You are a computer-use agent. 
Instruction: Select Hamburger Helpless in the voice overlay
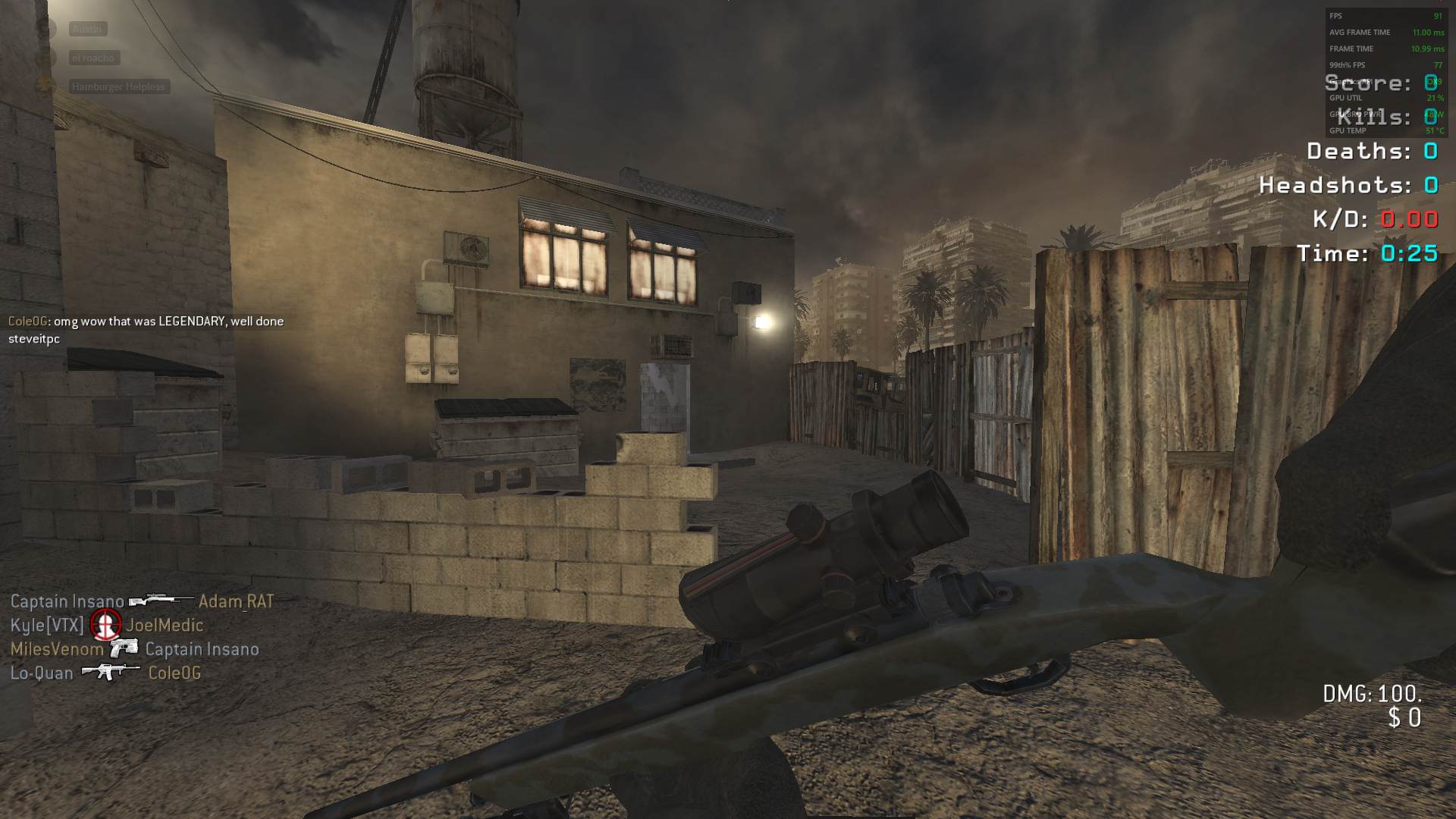click(118, 86)
